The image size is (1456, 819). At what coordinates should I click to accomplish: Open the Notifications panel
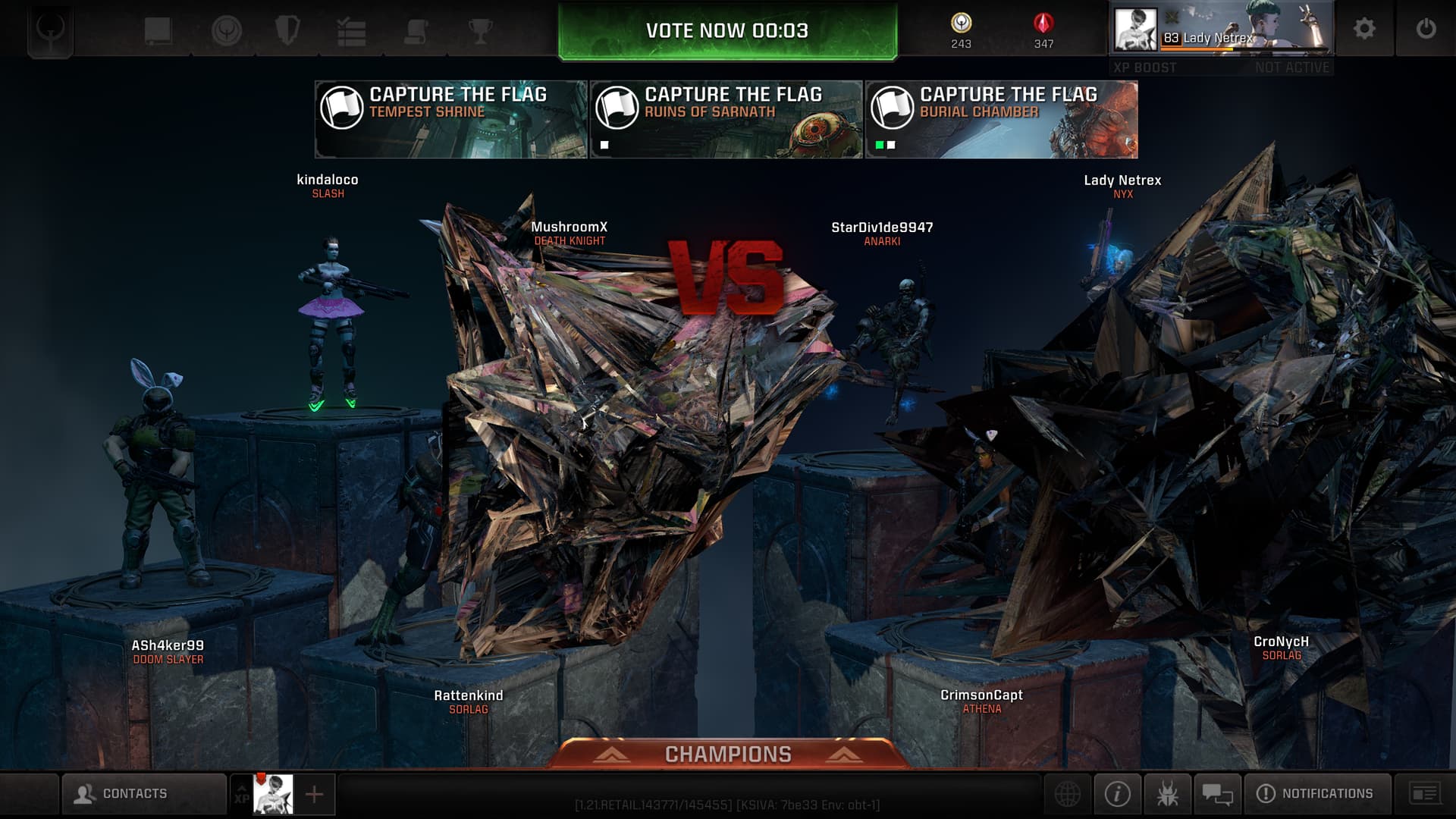(1316, 793)
